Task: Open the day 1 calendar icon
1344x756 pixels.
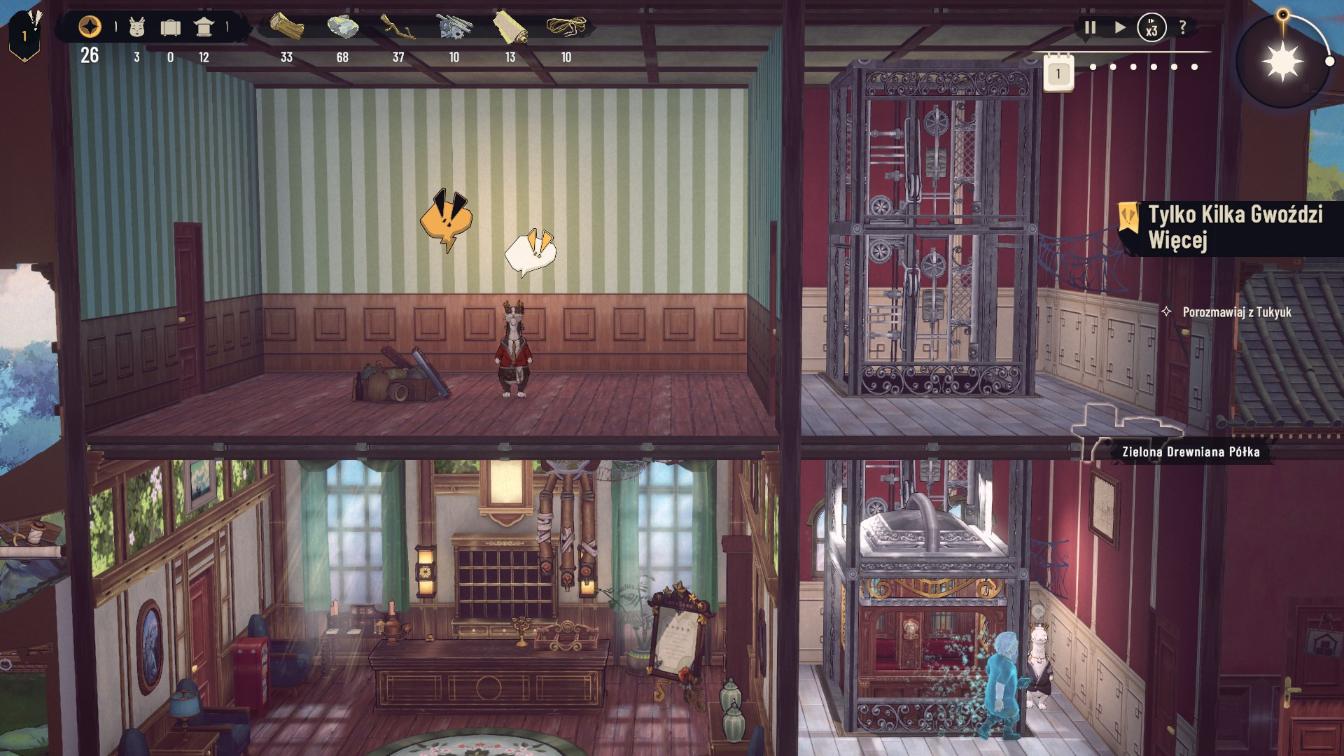Action: [x=1058, y=72]
